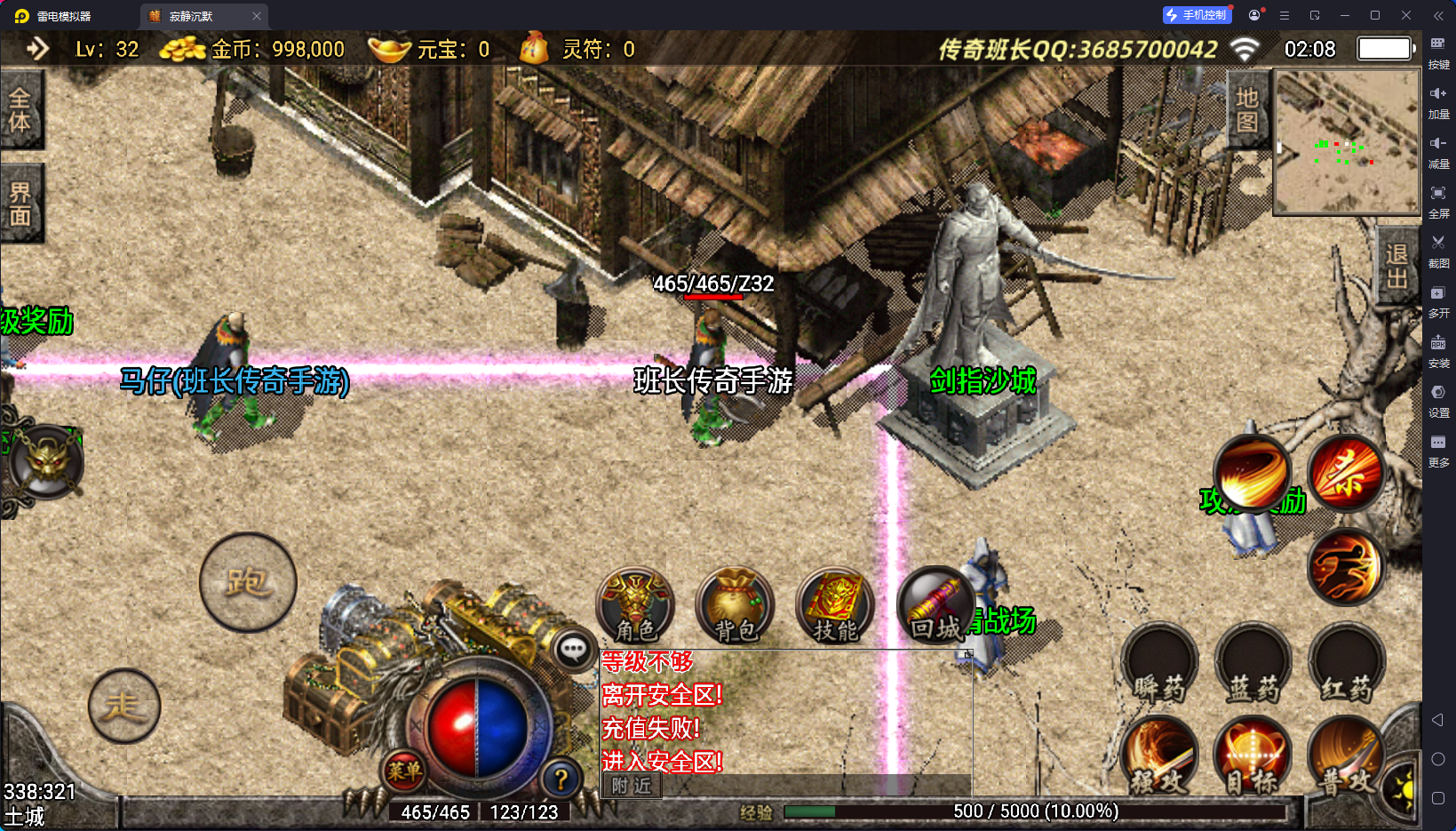1456x831 pixels.
Task: Tap the 跑 run button
Action: pos(248,582)
